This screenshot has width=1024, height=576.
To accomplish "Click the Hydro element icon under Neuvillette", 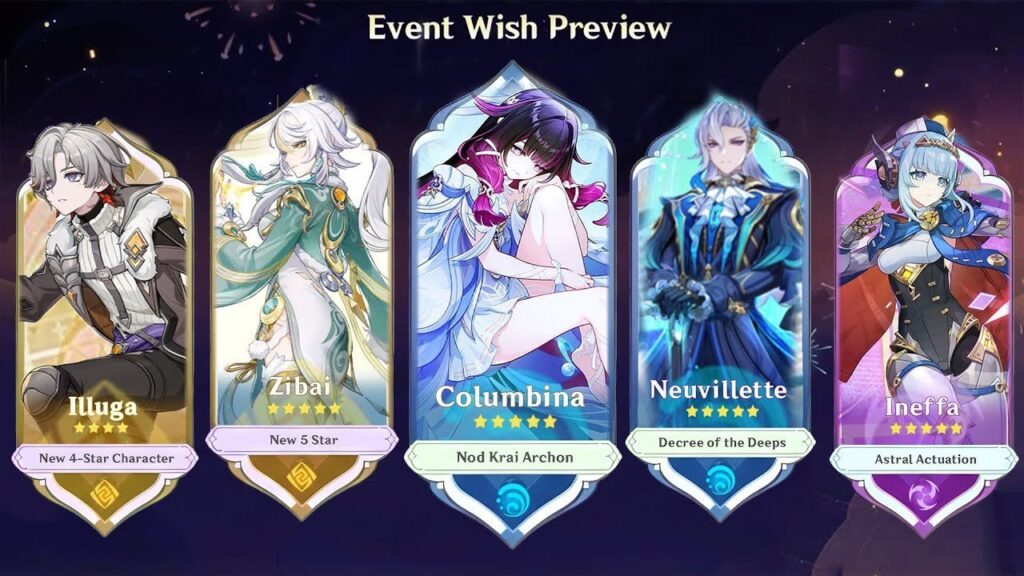I will coord(720,478).
